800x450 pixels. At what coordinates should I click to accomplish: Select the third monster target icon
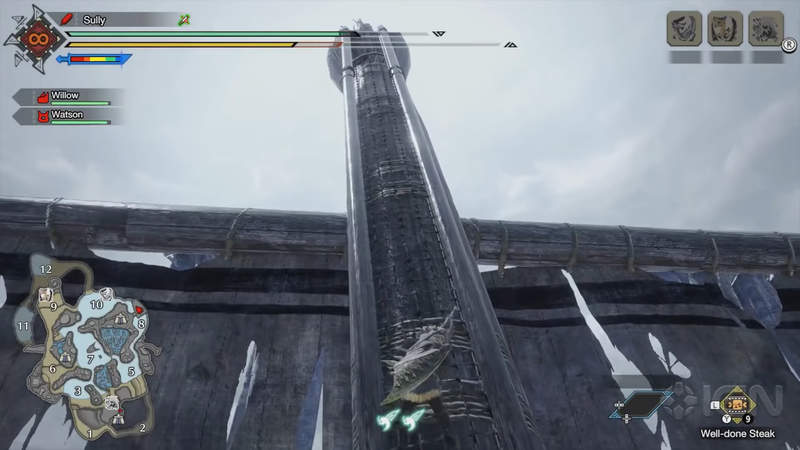(x=766, y=28)
